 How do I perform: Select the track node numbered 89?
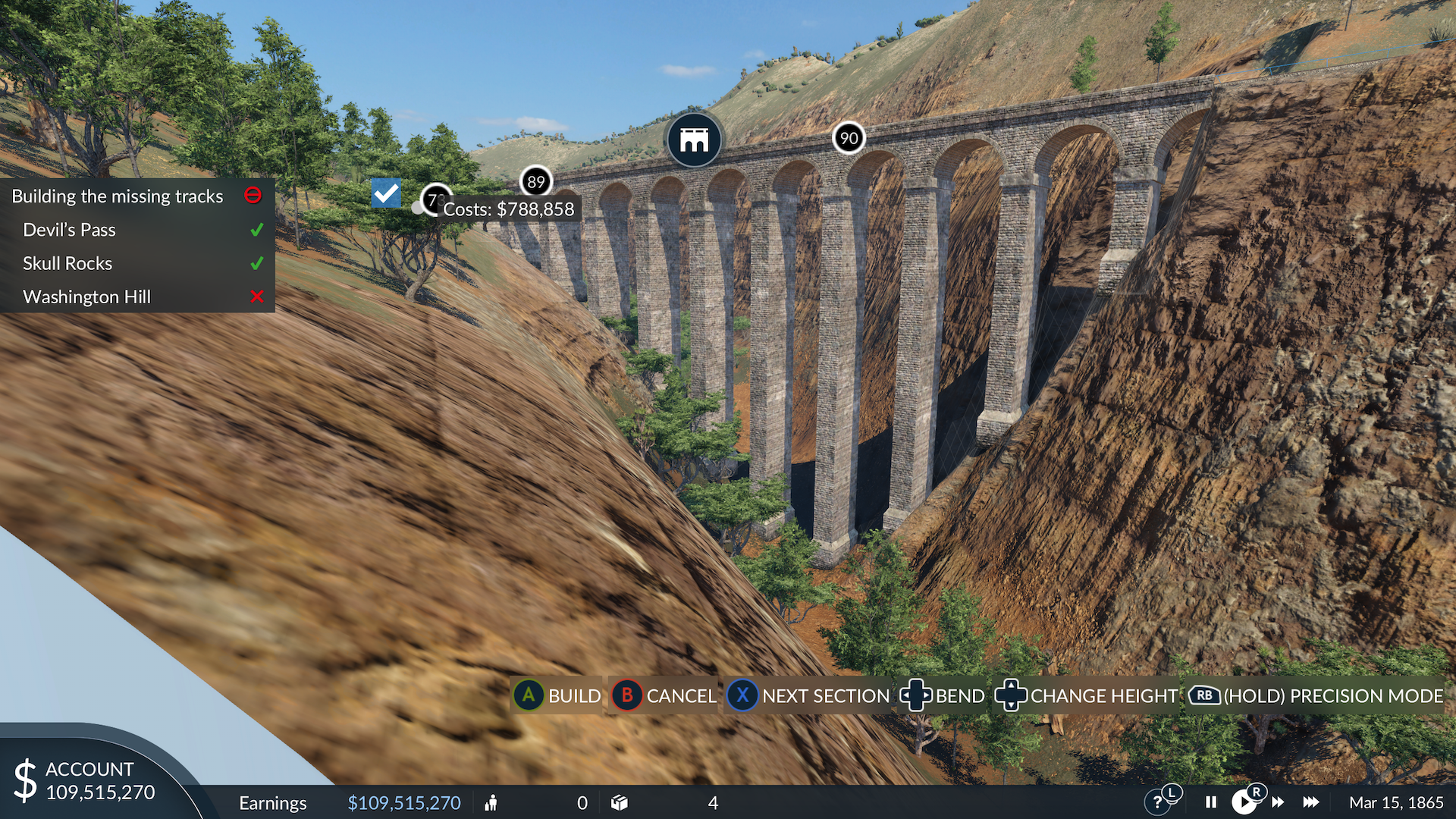(x=536, y=182)
